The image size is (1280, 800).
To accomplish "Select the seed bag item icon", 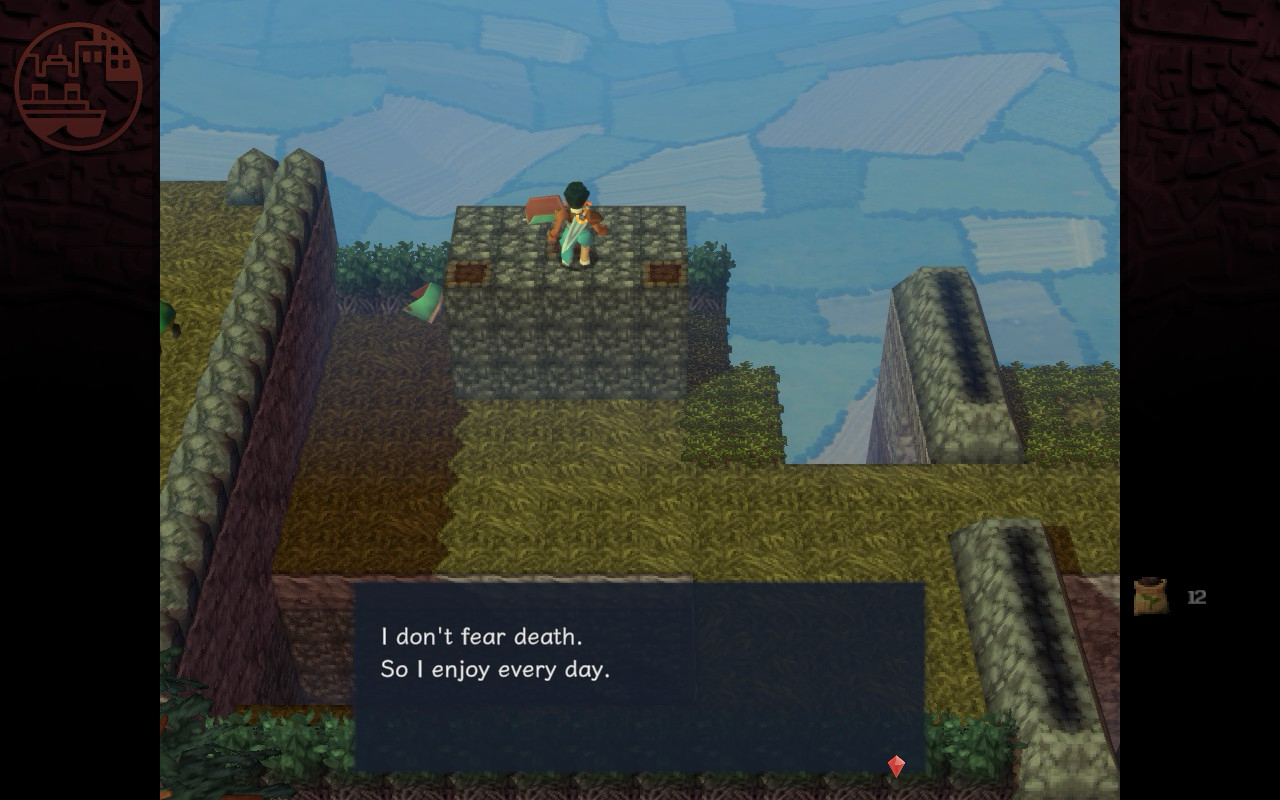I will pyautogui.click(x=1151, y=597).
